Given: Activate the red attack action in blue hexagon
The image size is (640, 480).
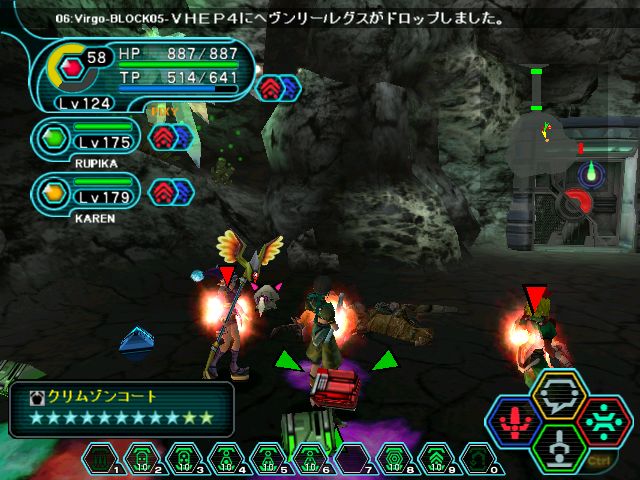Looking at the screenshot, I should 516,422.
